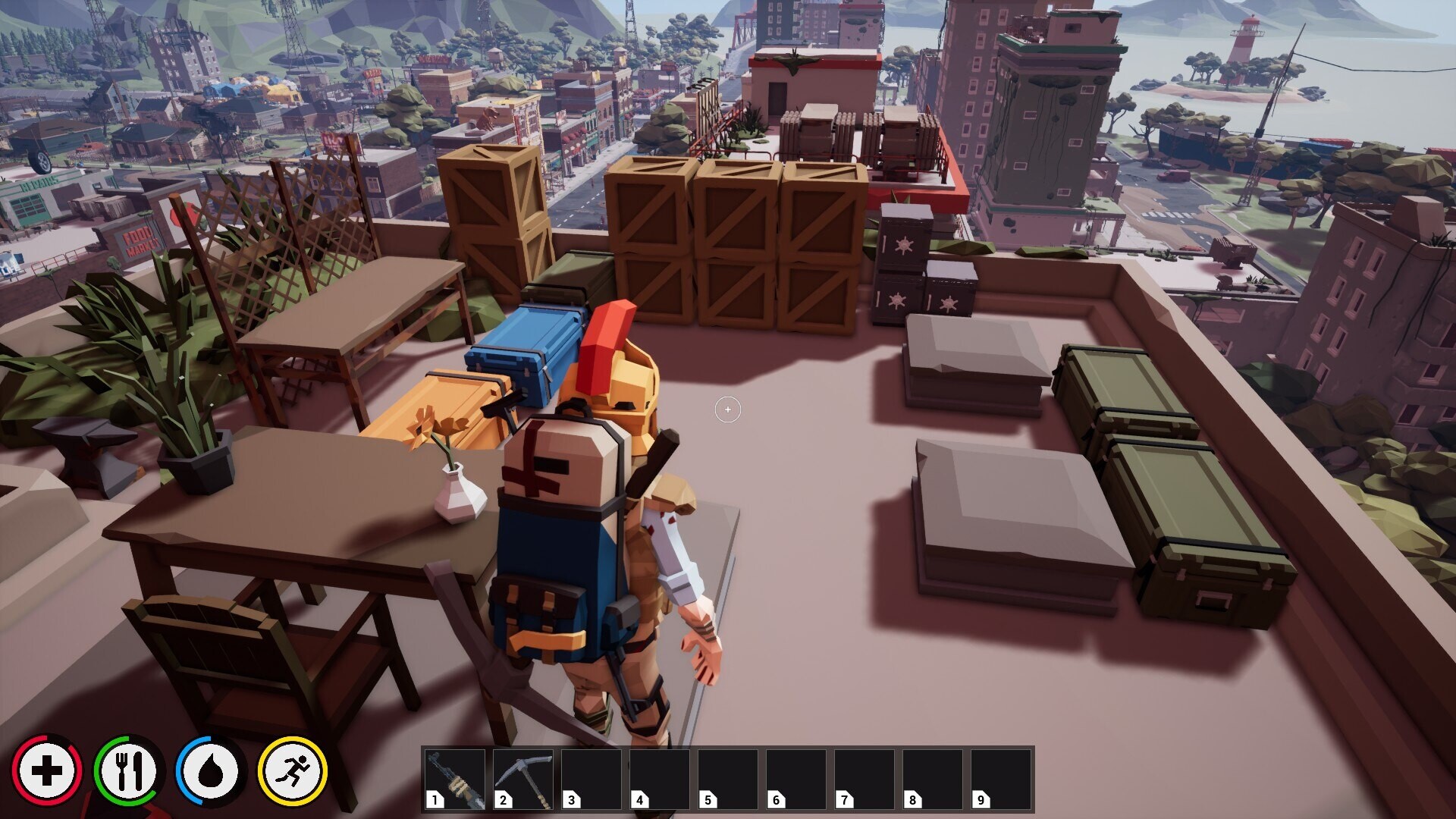
Task: Click the crosshair at screen center
Action: coord(726,409)
